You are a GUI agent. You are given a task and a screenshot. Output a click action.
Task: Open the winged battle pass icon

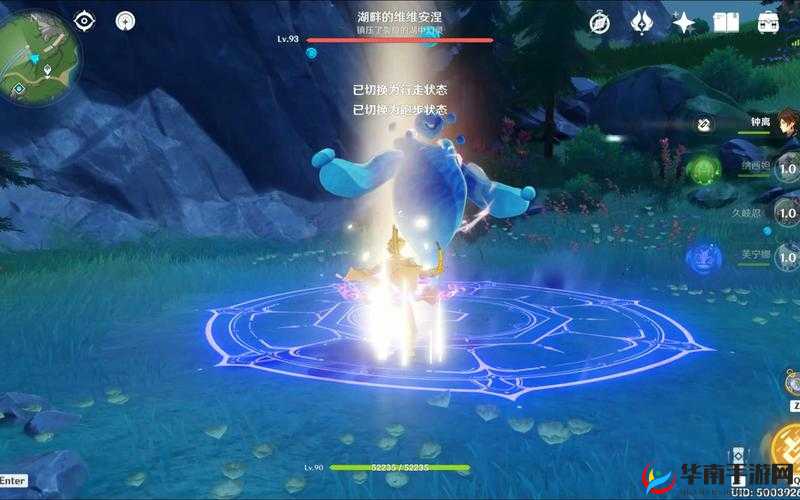coord(643,22)
